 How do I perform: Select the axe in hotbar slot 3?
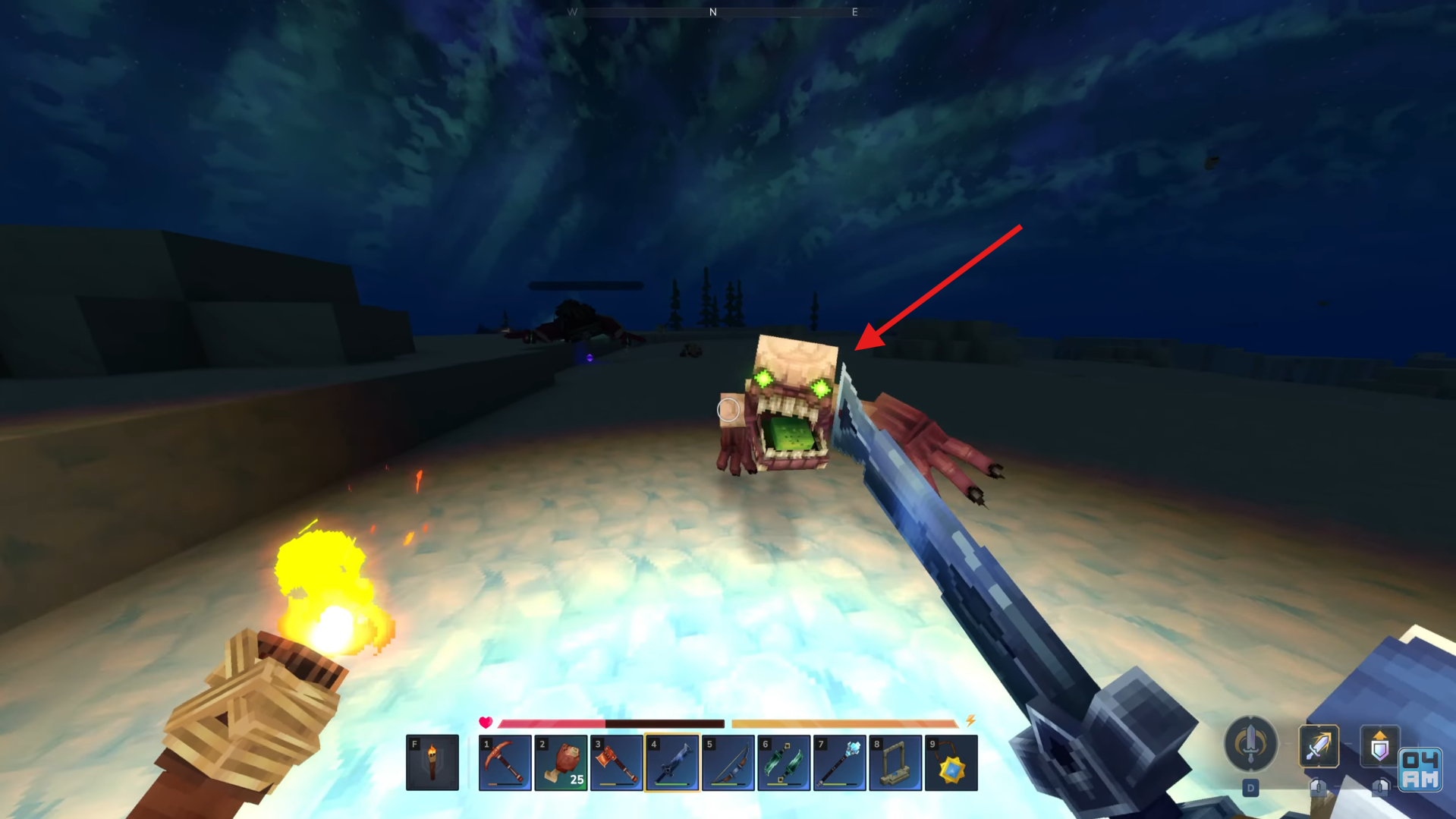(x=617, y=763)
